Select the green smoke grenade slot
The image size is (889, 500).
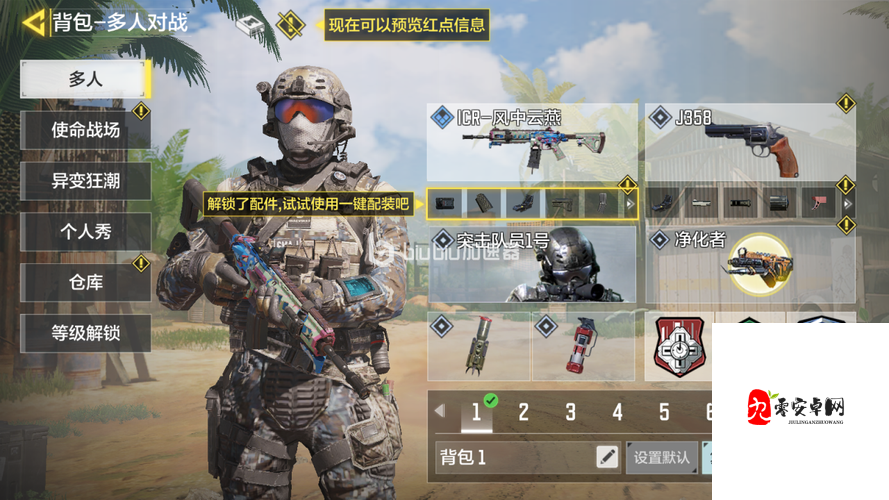[478, 346]
